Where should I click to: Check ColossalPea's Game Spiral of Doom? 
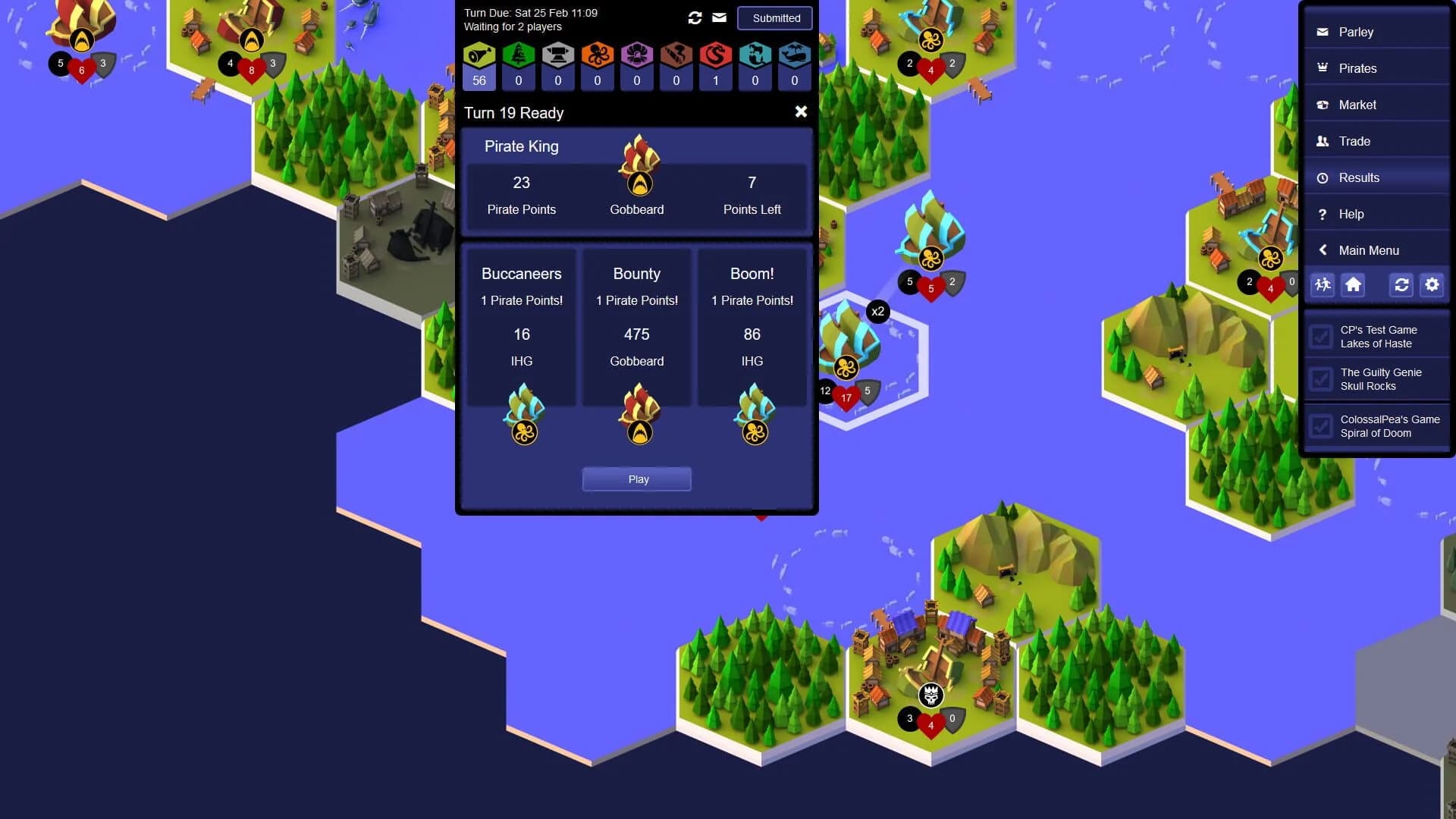click(1322, 426)
